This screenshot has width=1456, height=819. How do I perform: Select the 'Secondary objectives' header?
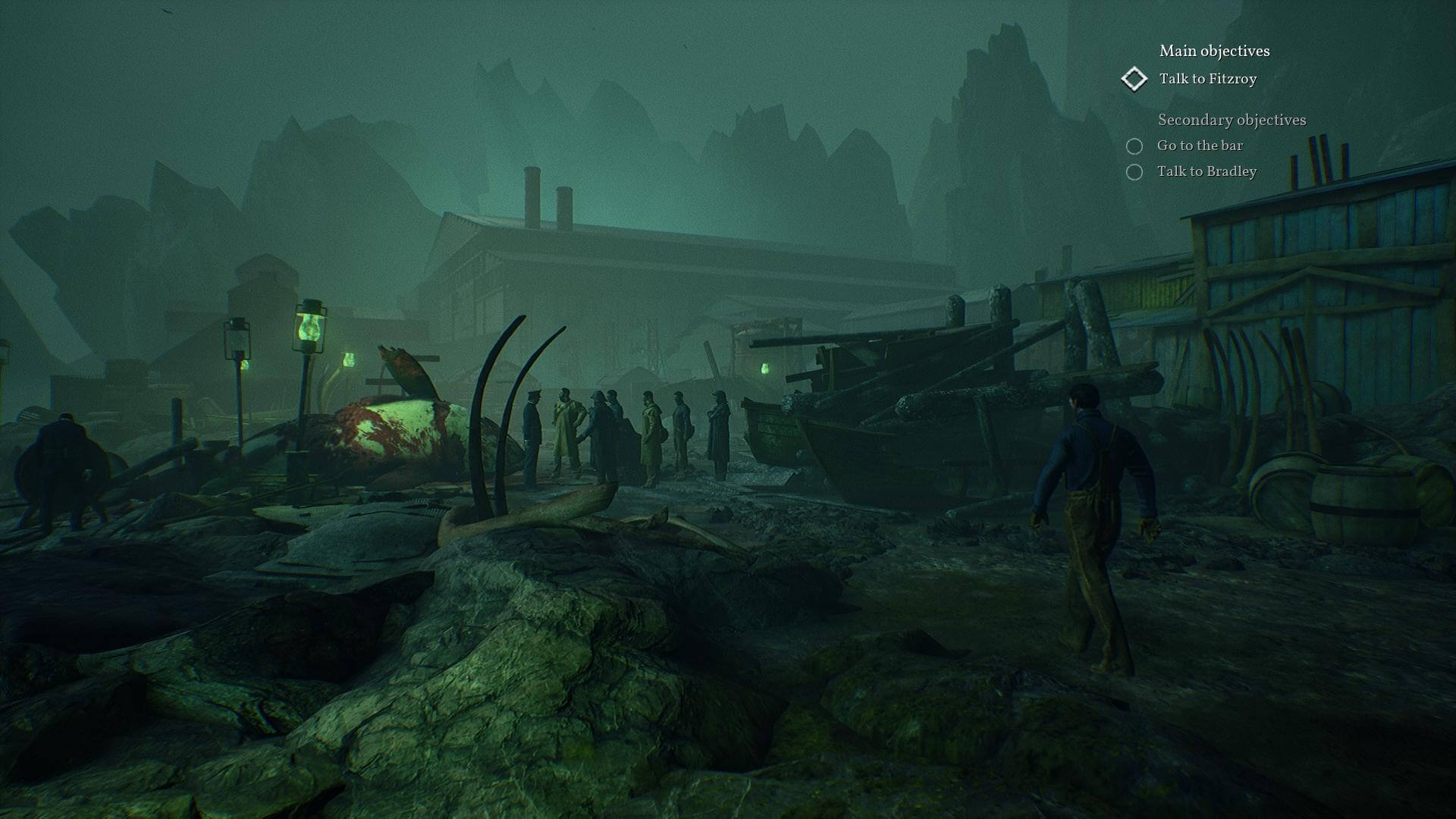pos(1231,120)
